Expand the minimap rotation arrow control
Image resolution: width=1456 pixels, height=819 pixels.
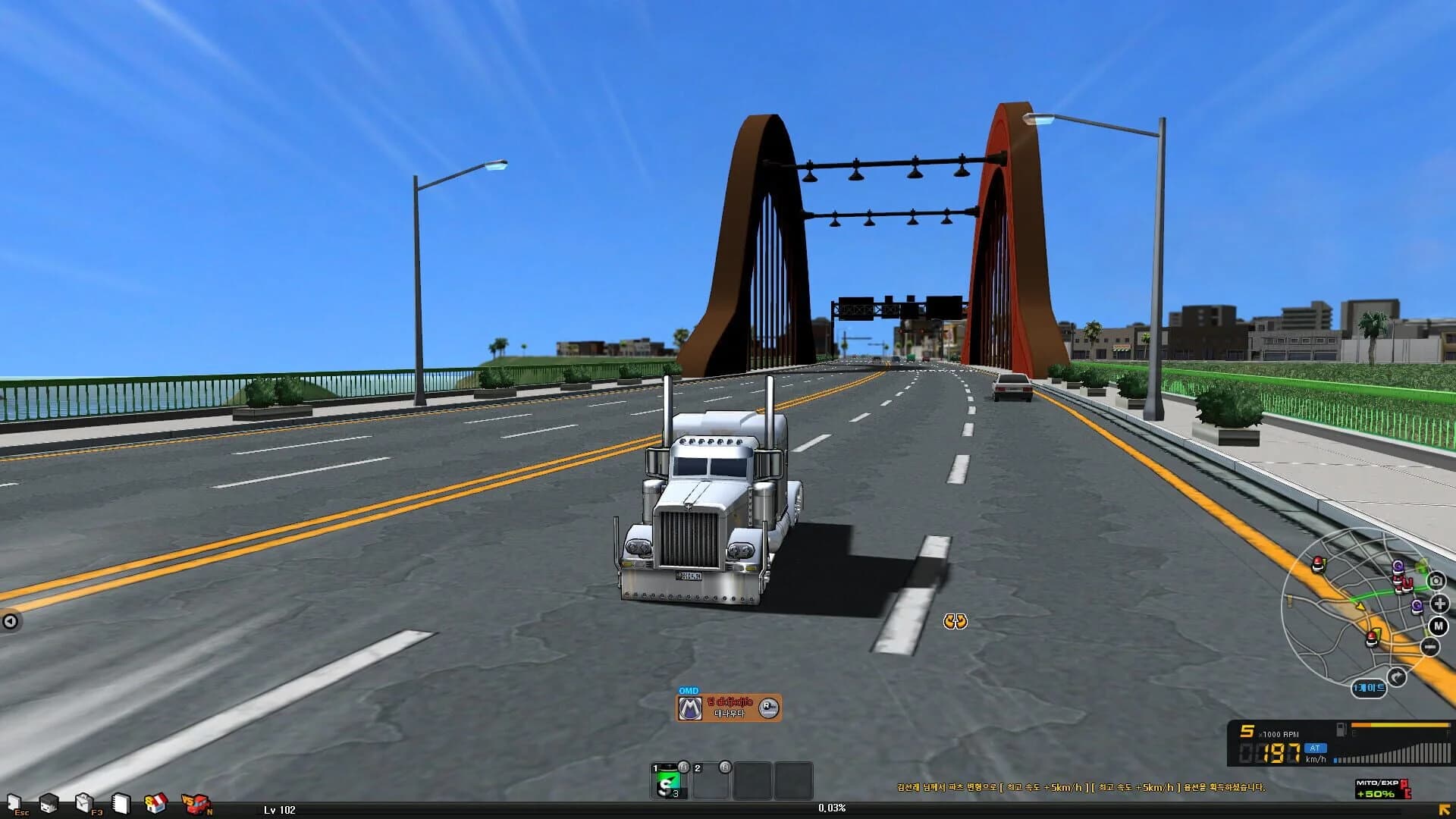coord(1396,677)
